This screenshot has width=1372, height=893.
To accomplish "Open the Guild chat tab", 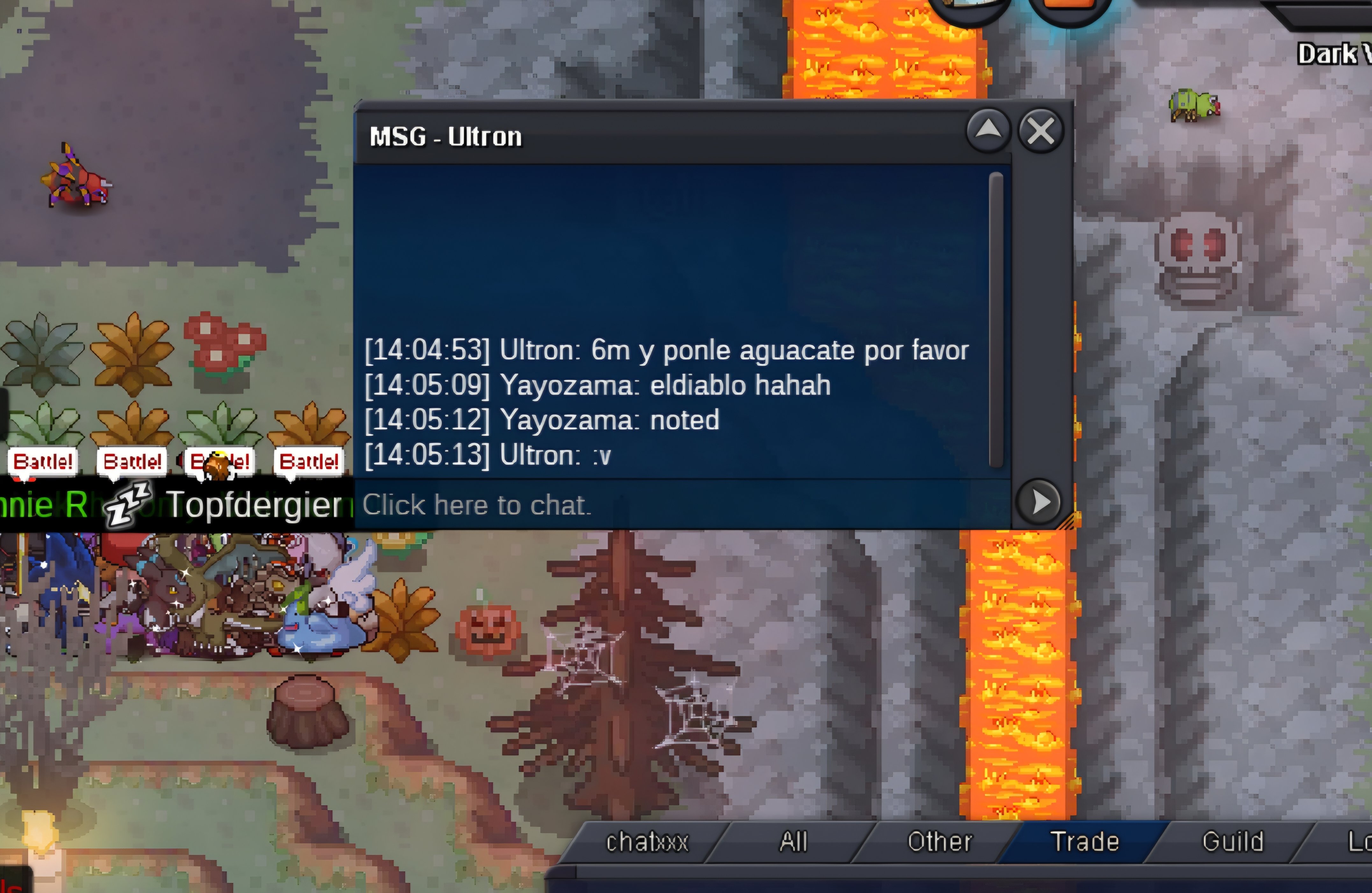I will [x=1233, y=842].
